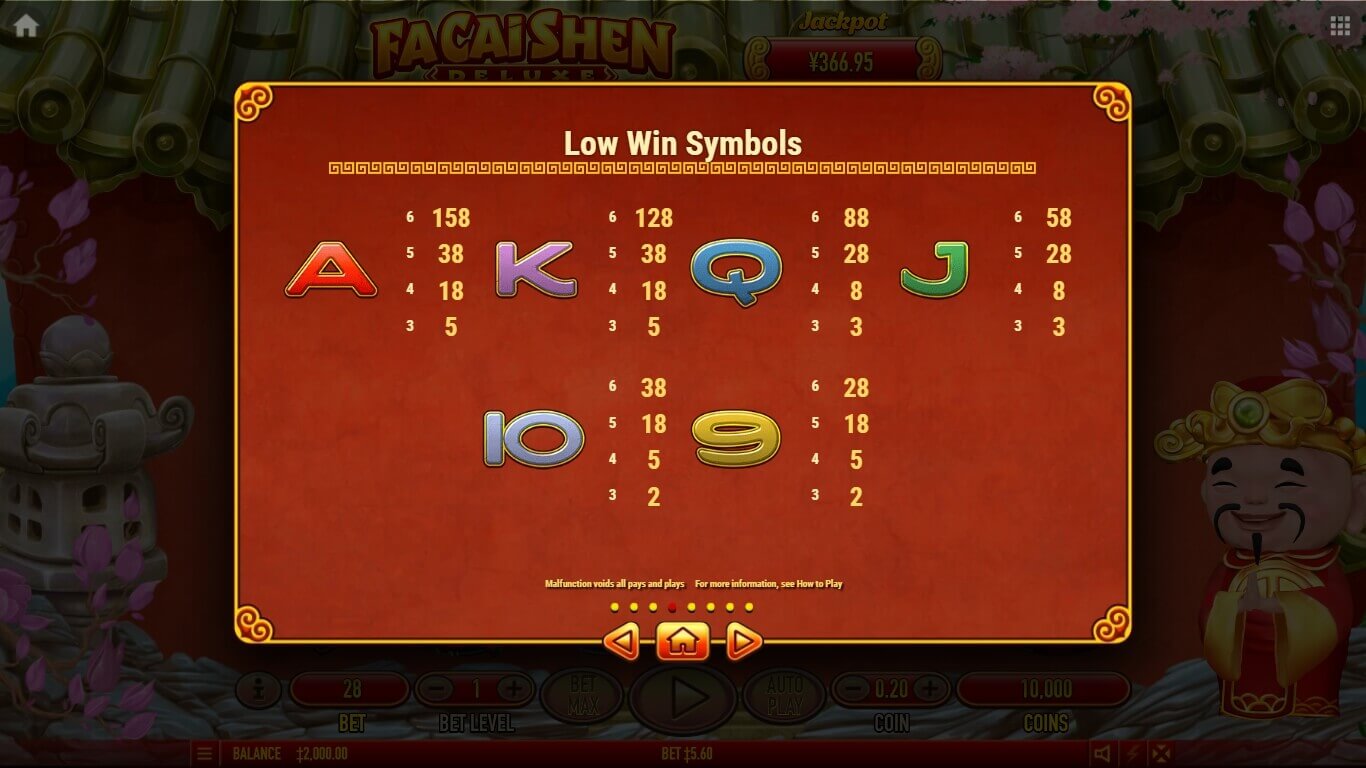1366x768 pixels.
Task: Open the grid menu icon
Action: (x=1340, y=26)
